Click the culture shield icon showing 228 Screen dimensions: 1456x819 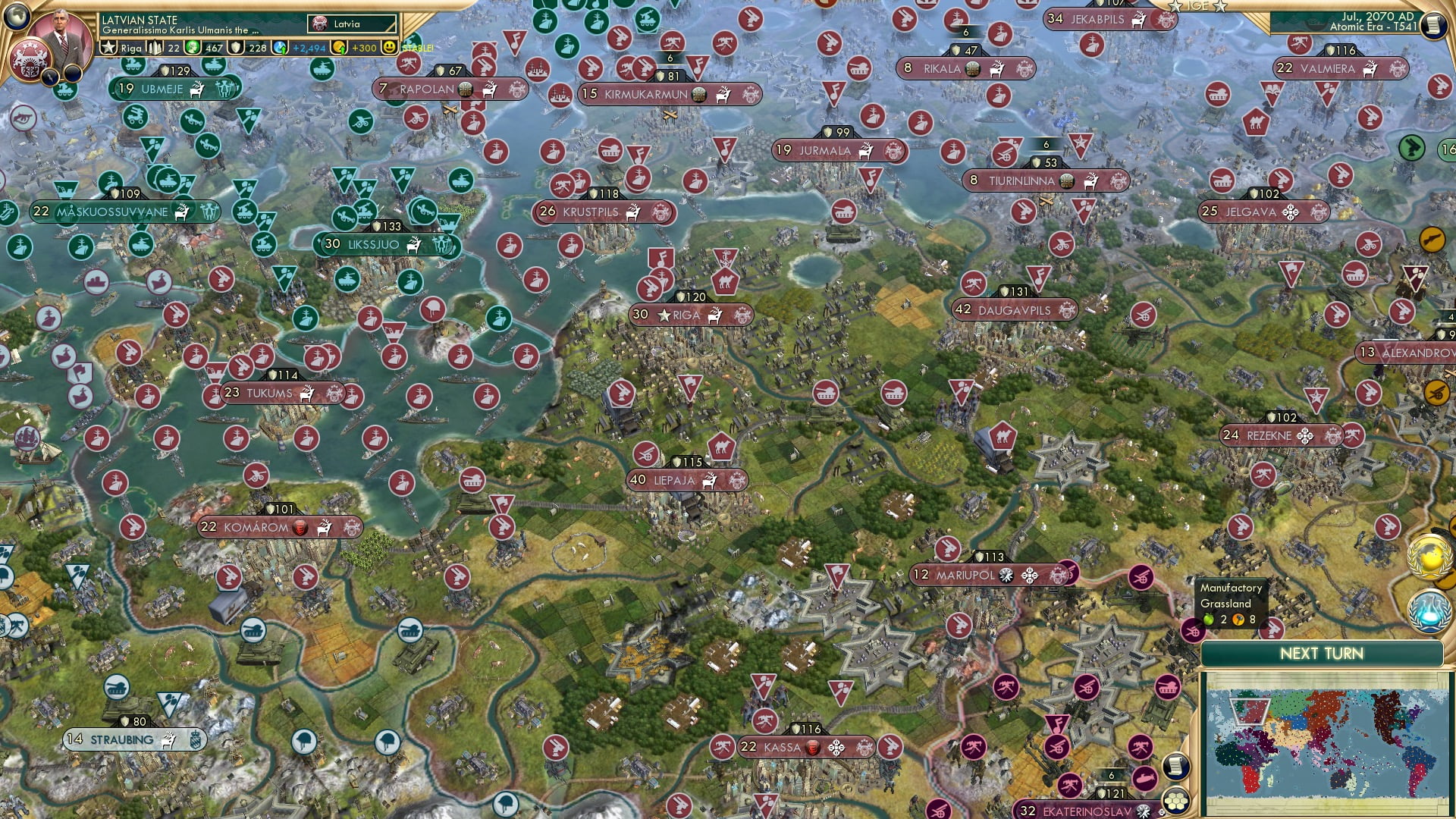[x=236, y=47]
